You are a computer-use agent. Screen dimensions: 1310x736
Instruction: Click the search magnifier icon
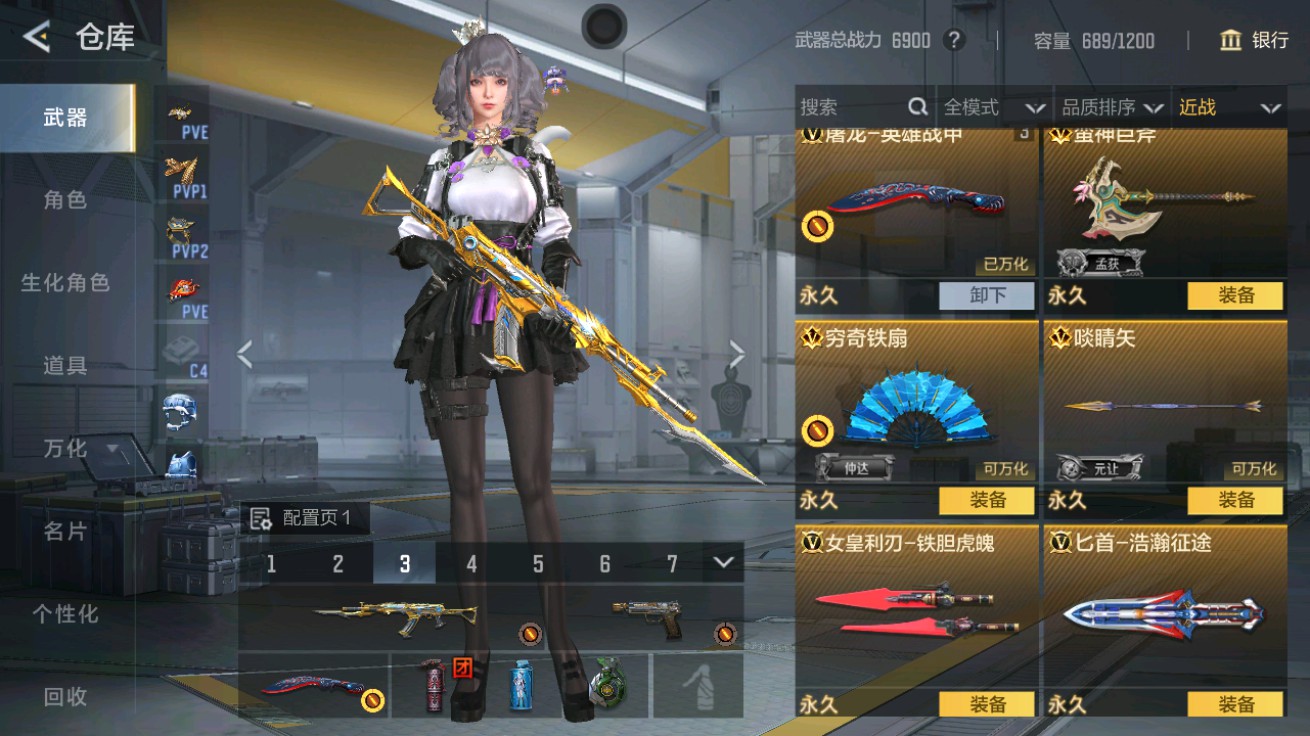916,107
